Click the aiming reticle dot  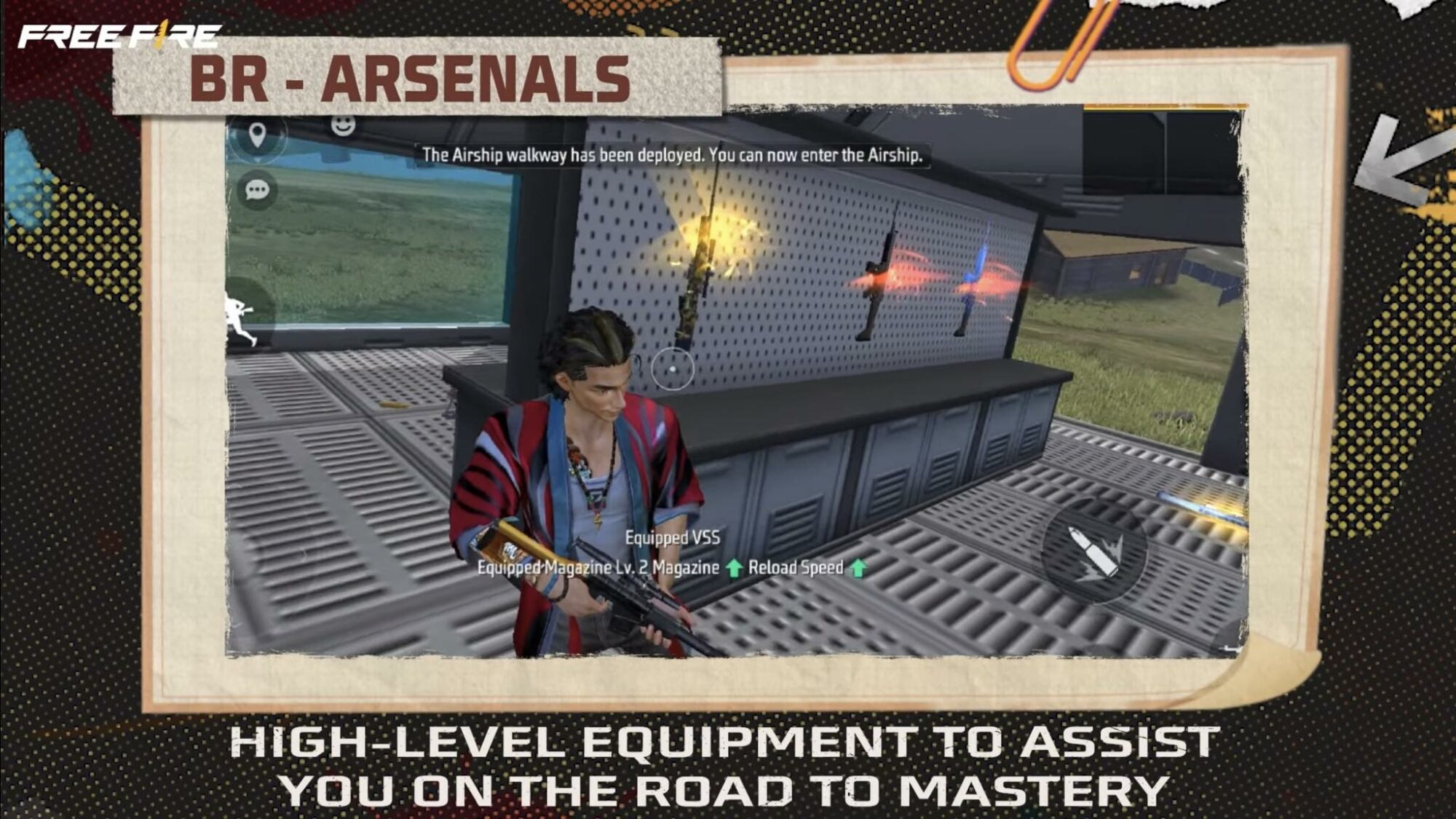click(673, 371)
